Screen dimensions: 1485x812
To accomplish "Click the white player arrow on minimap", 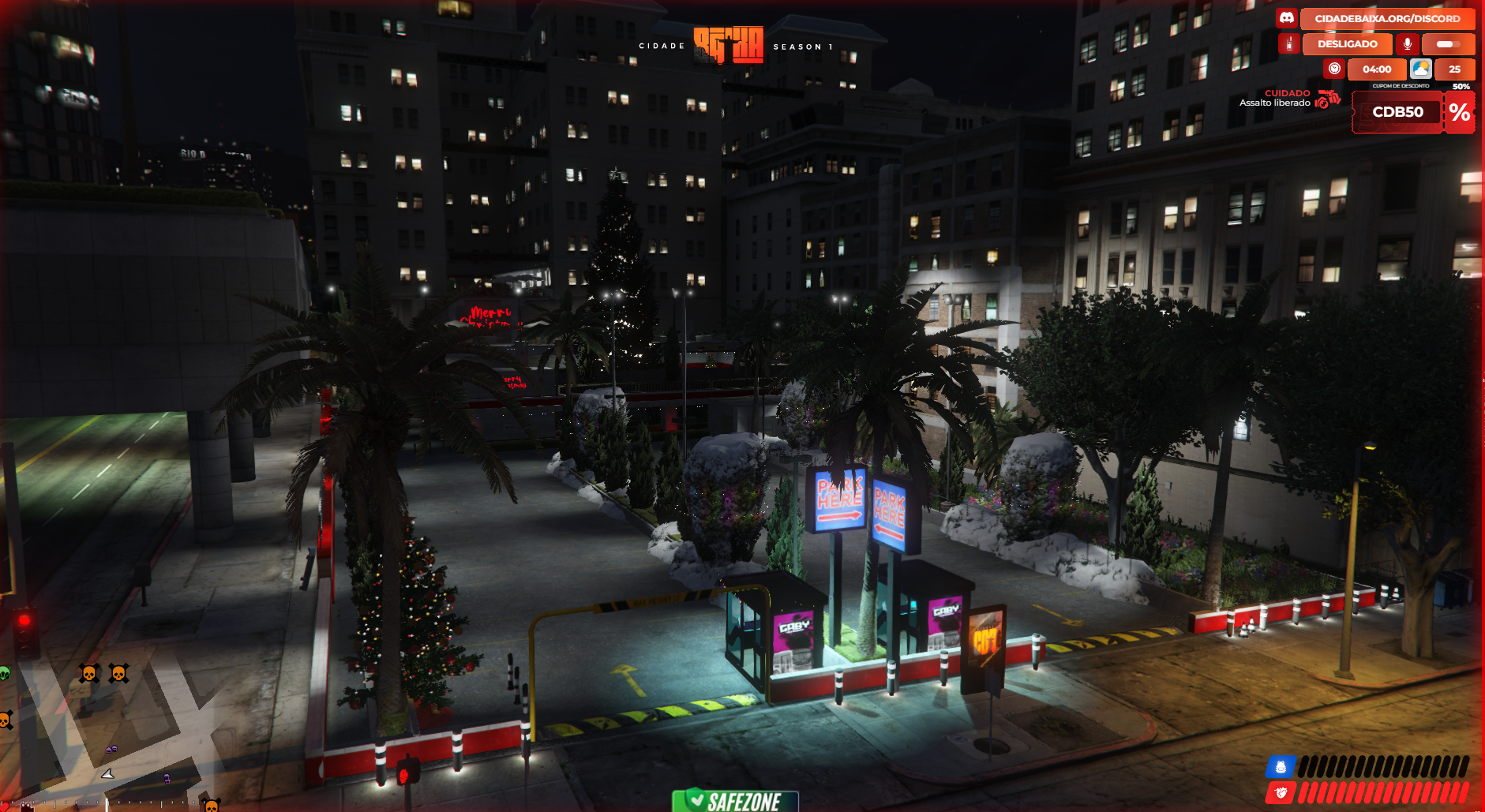I will (x=107, y=774).
